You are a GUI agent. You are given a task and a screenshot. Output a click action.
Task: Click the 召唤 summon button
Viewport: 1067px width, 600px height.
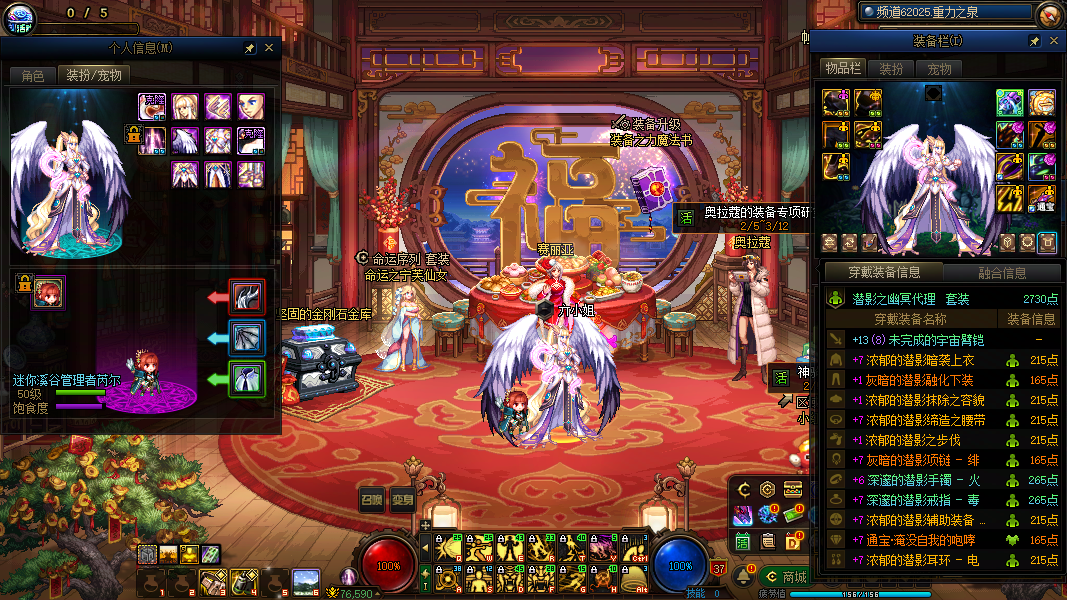372,500
